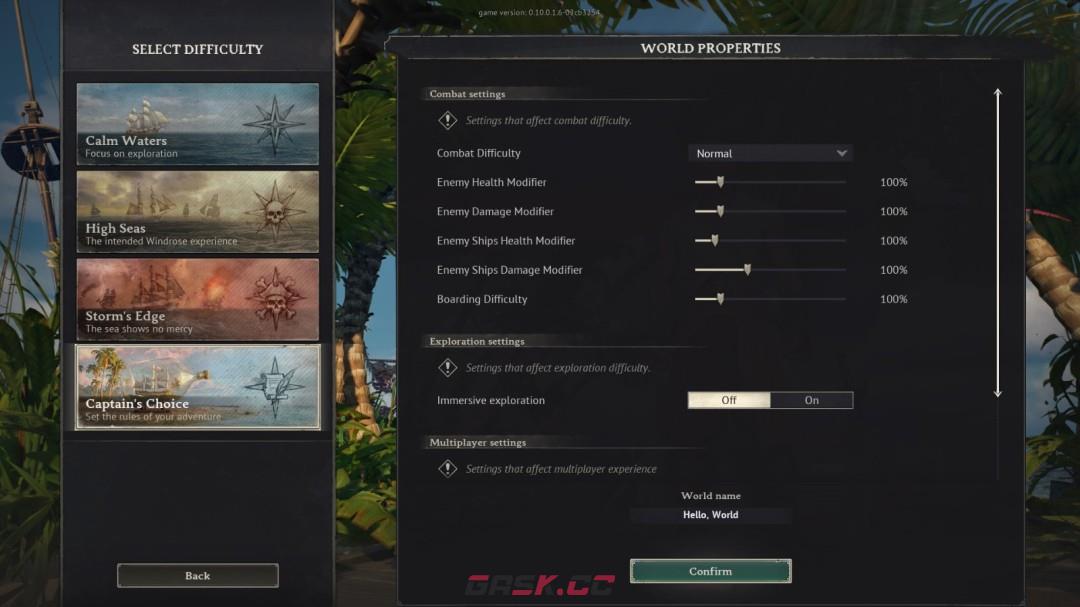Image resolution: width=1080 pixels, height=607 pixels.
Task: Click the World name text field
Action: (710, 515)
